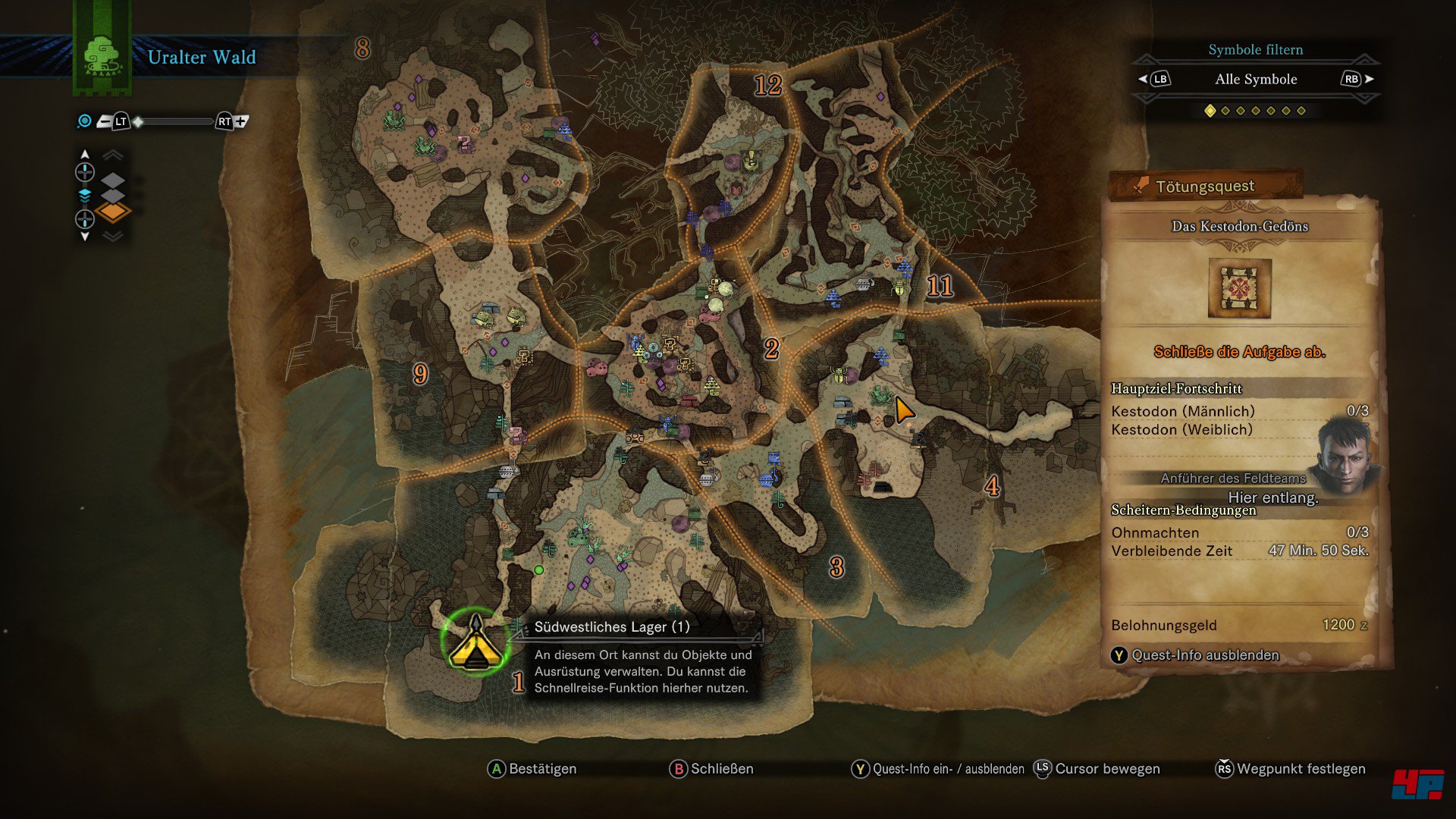Click the "Alle Symbole" filter selector
This screenshot has height=819, width=1456.
[x=1255, y=80]
